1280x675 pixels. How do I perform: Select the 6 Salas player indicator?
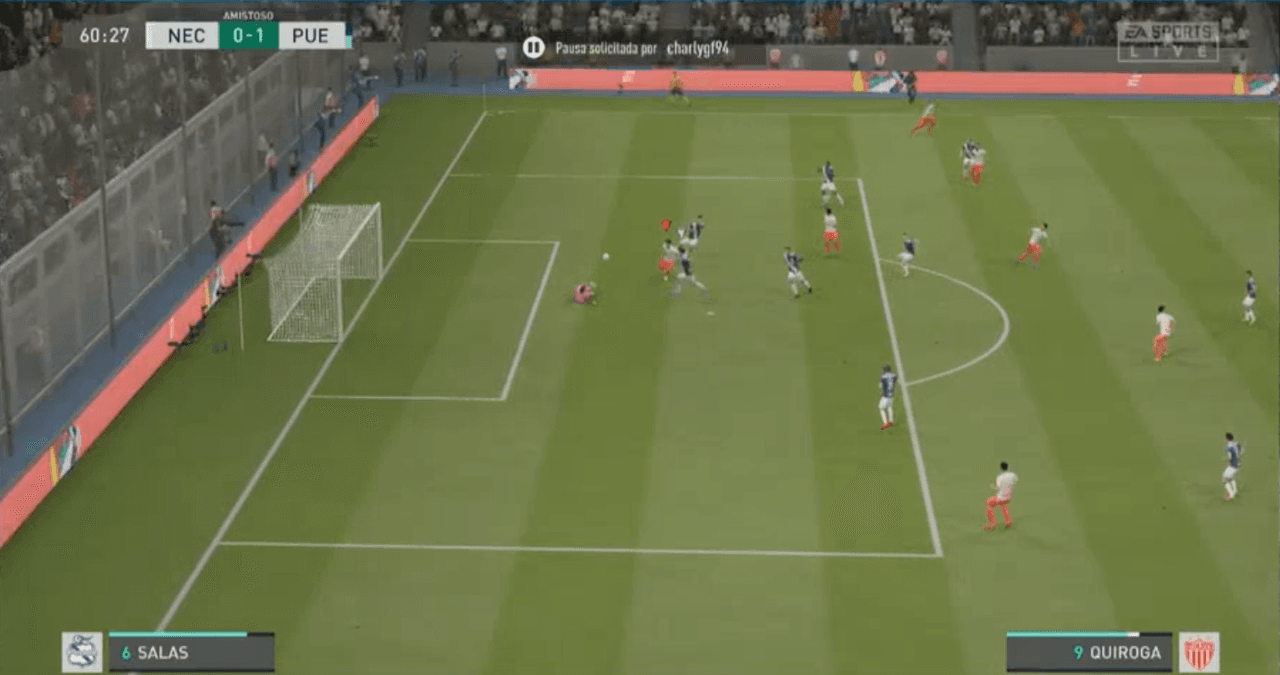(191, 653)
